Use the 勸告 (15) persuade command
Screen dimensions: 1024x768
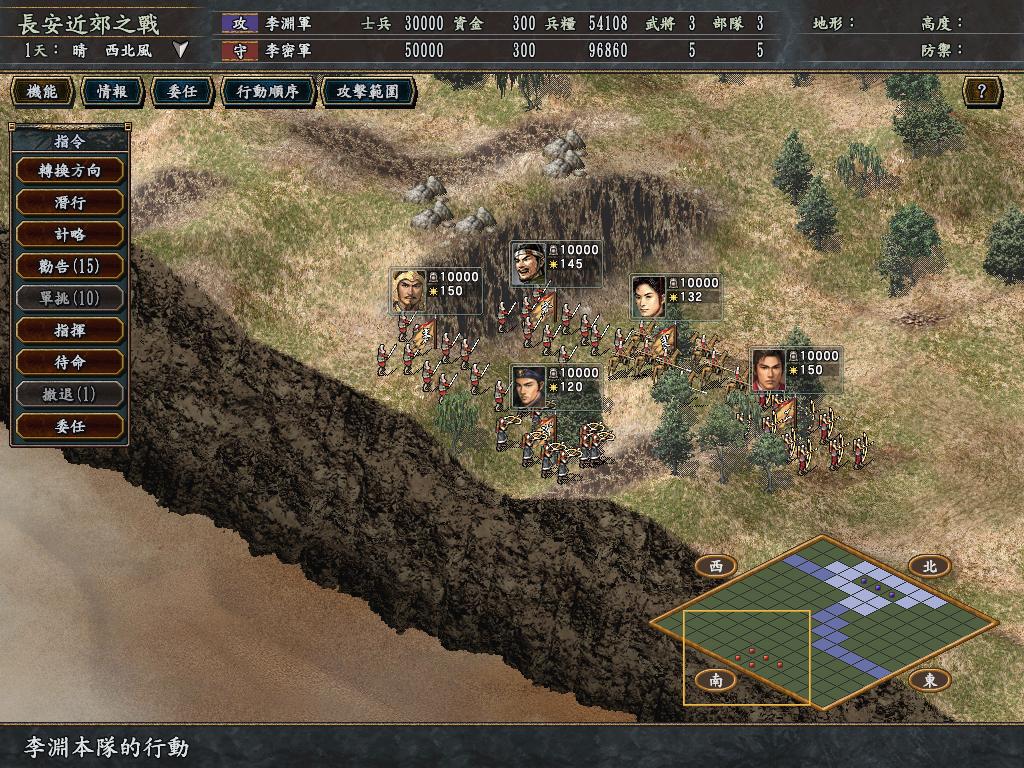70,266
